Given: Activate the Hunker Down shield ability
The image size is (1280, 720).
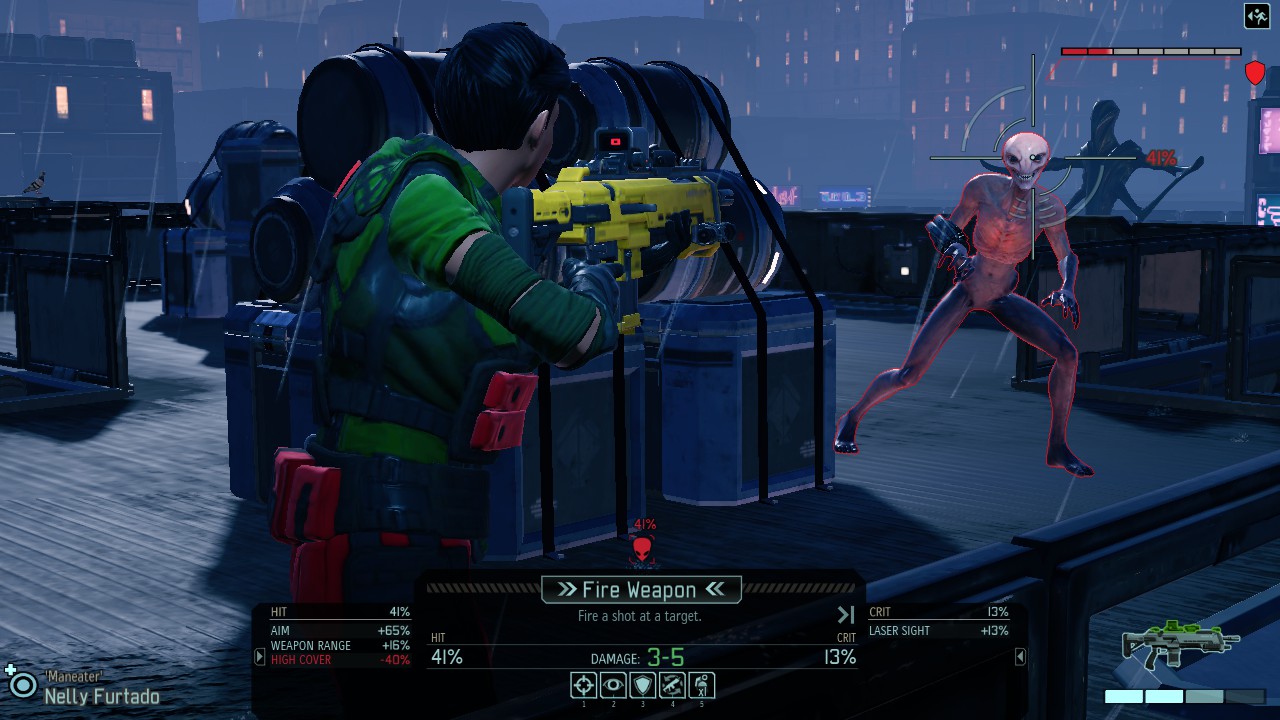Looking at the screenshot, I should click(x=642, y=685).
